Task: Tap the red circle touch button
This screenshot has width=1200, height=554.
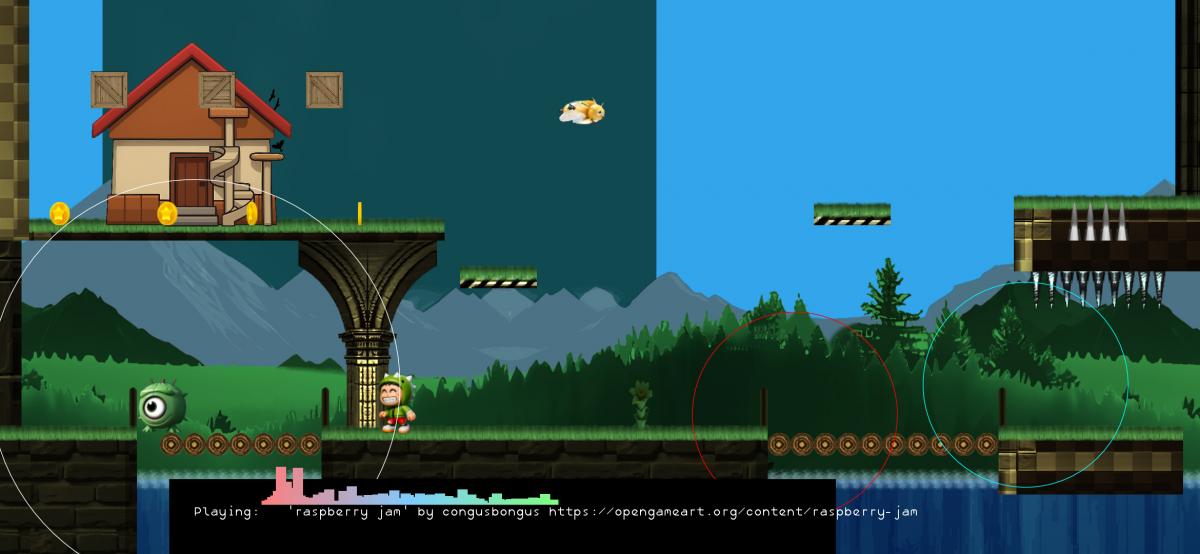Action: point(795,414)
